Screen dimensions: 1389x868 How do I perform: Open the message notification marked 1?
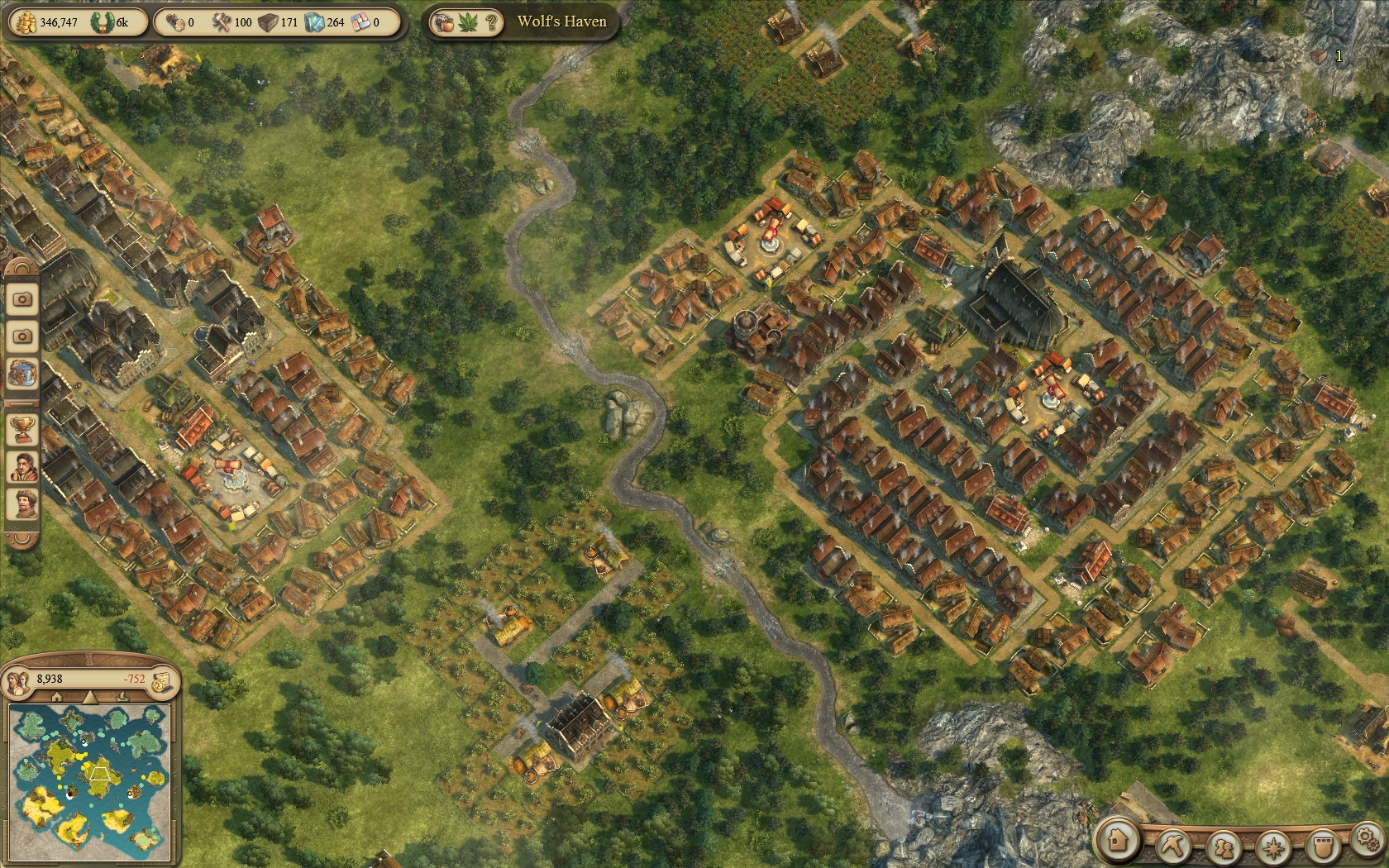[1321, 56]
